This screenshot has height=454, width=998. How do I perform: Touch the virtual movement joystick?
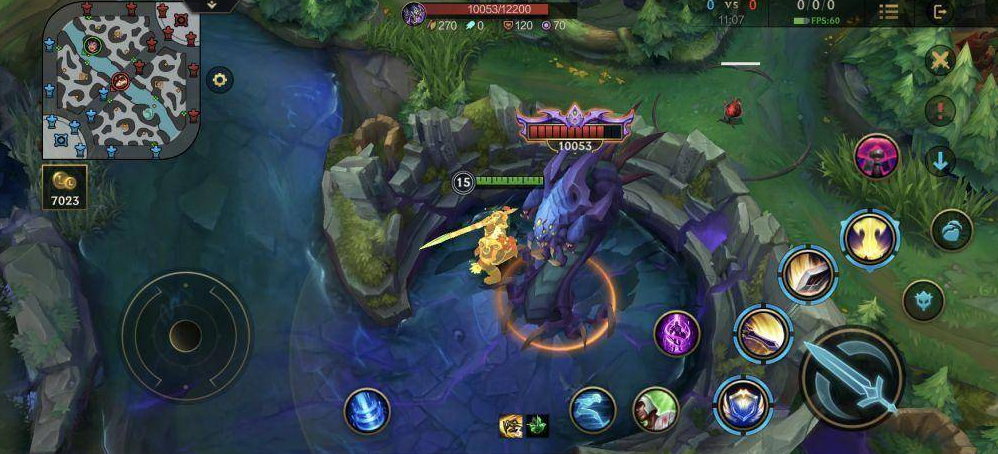coord(185,335)
